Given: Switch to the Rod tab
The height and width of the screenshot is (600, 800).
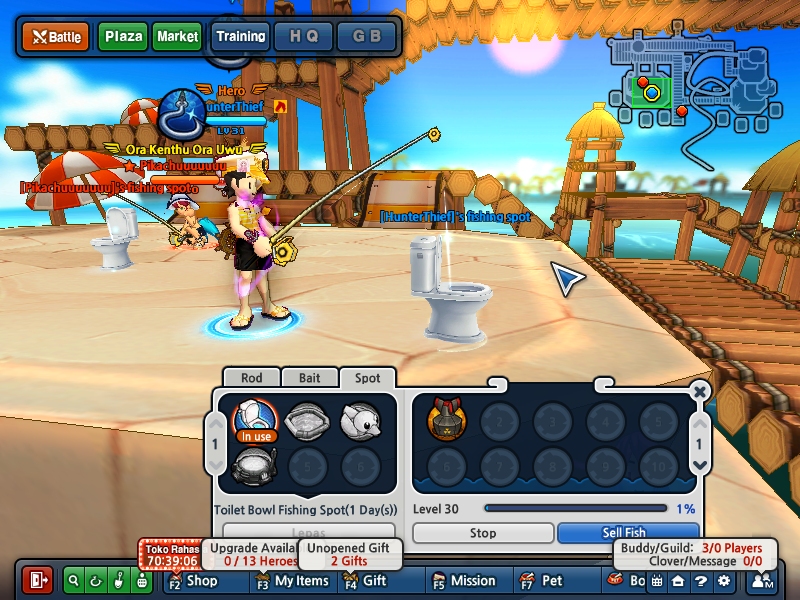Looking at the screenshot, I should coord(250,378).
